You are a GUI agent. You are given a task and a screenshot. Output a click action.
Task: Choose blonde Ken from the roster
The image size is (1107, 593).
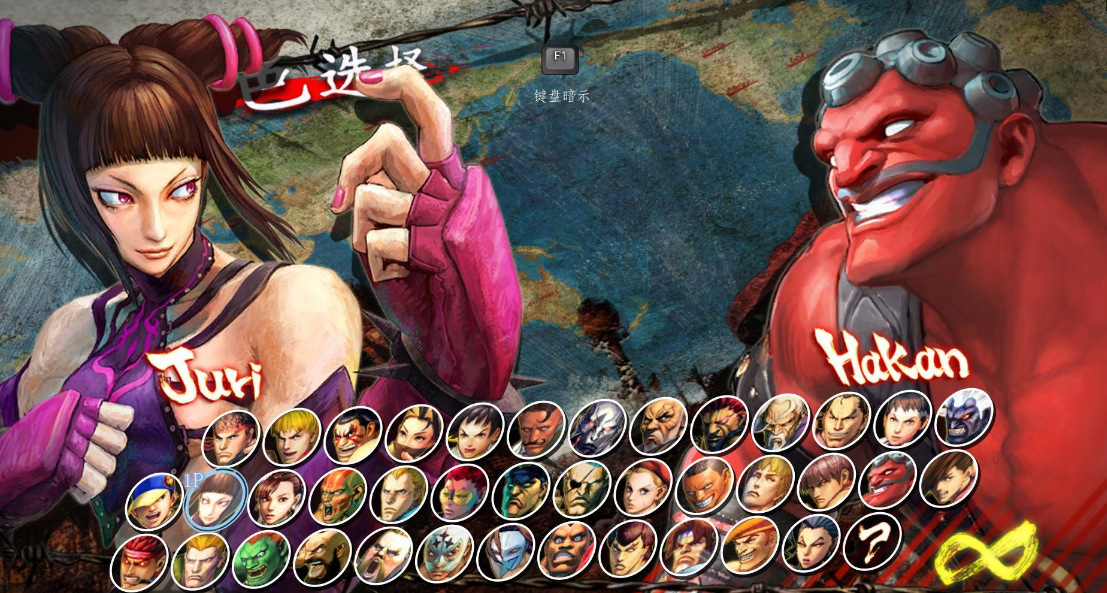292,436
